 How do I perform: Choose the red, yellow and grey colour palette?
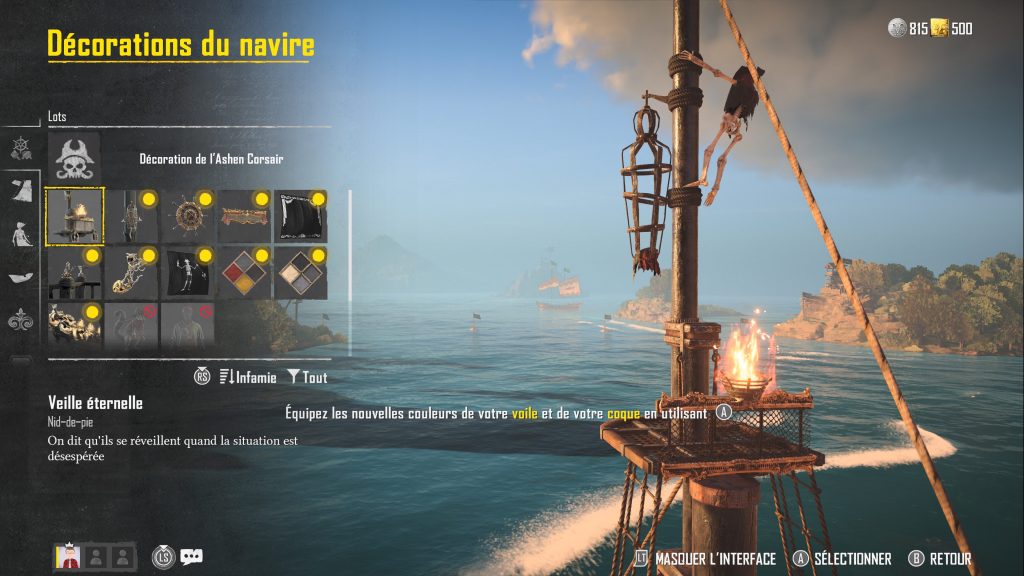(245, 273)
